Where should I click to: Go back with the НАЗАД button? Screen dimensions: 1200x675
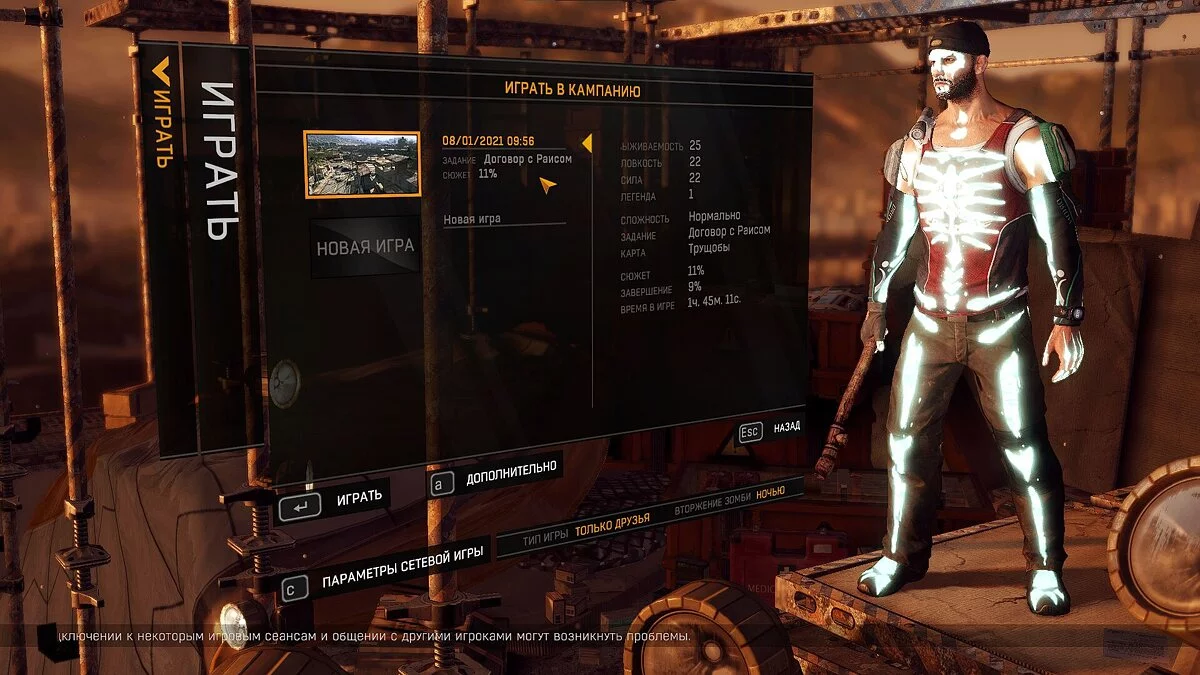[x=770, y=429]
